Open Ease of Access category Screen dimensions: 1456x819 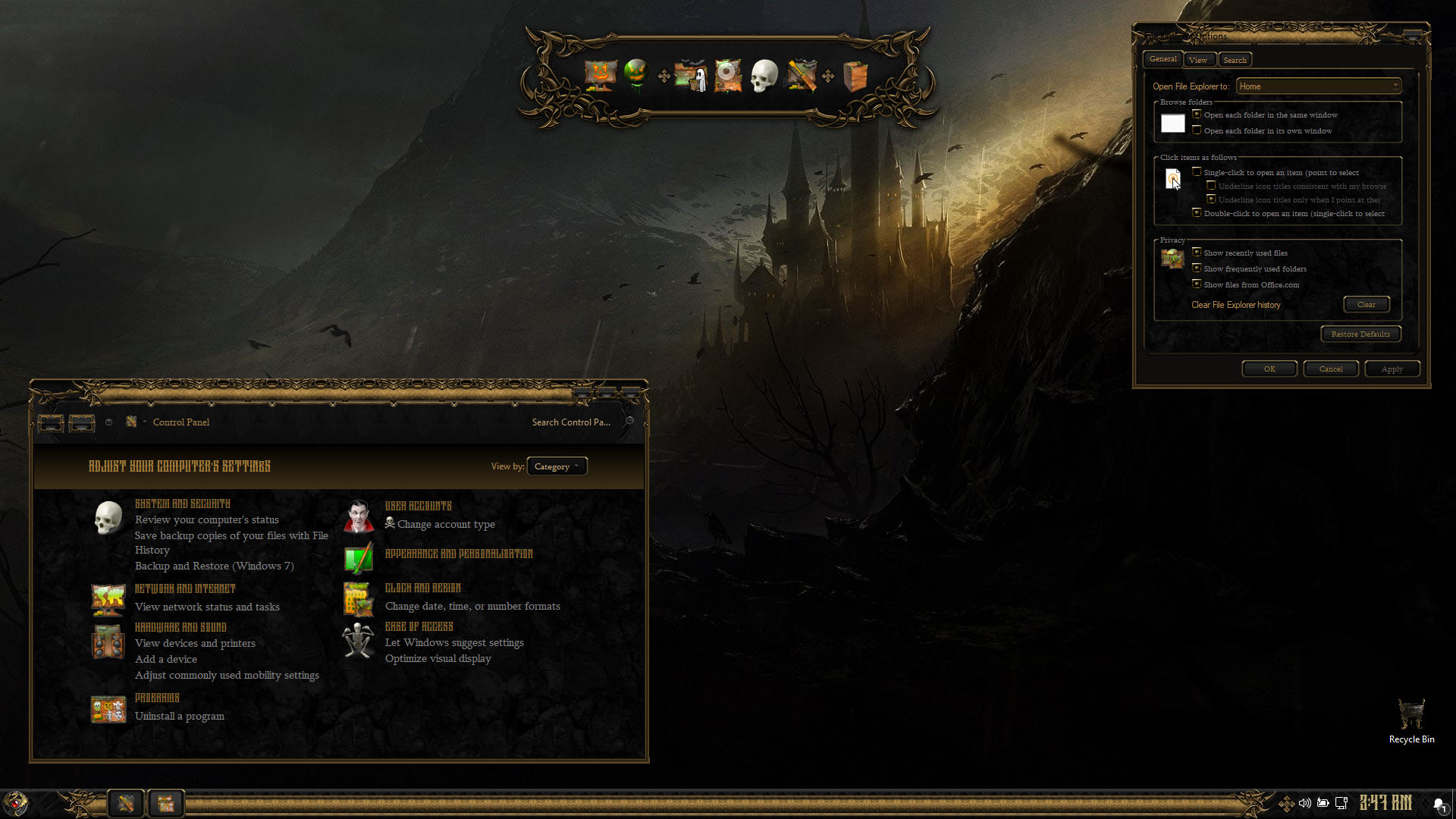click(419, 626)
